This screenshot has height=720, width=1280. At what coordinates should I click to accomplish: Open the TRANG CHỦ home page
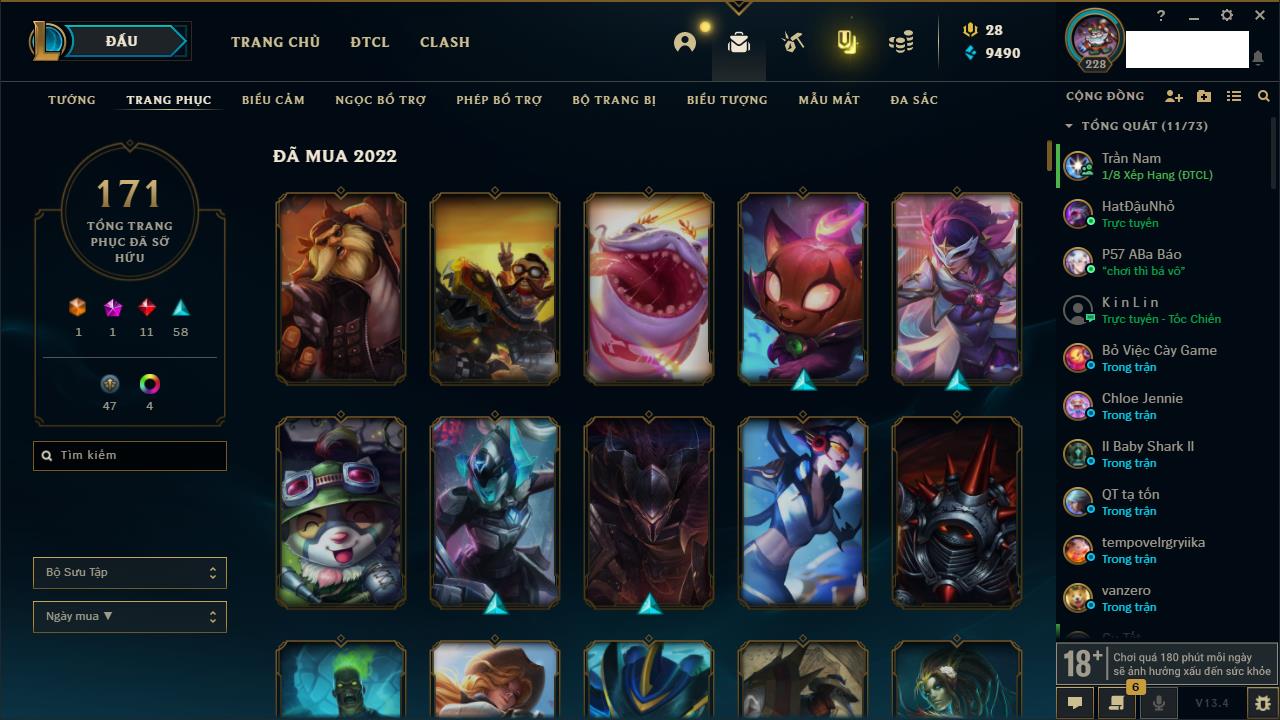point(275,42)
